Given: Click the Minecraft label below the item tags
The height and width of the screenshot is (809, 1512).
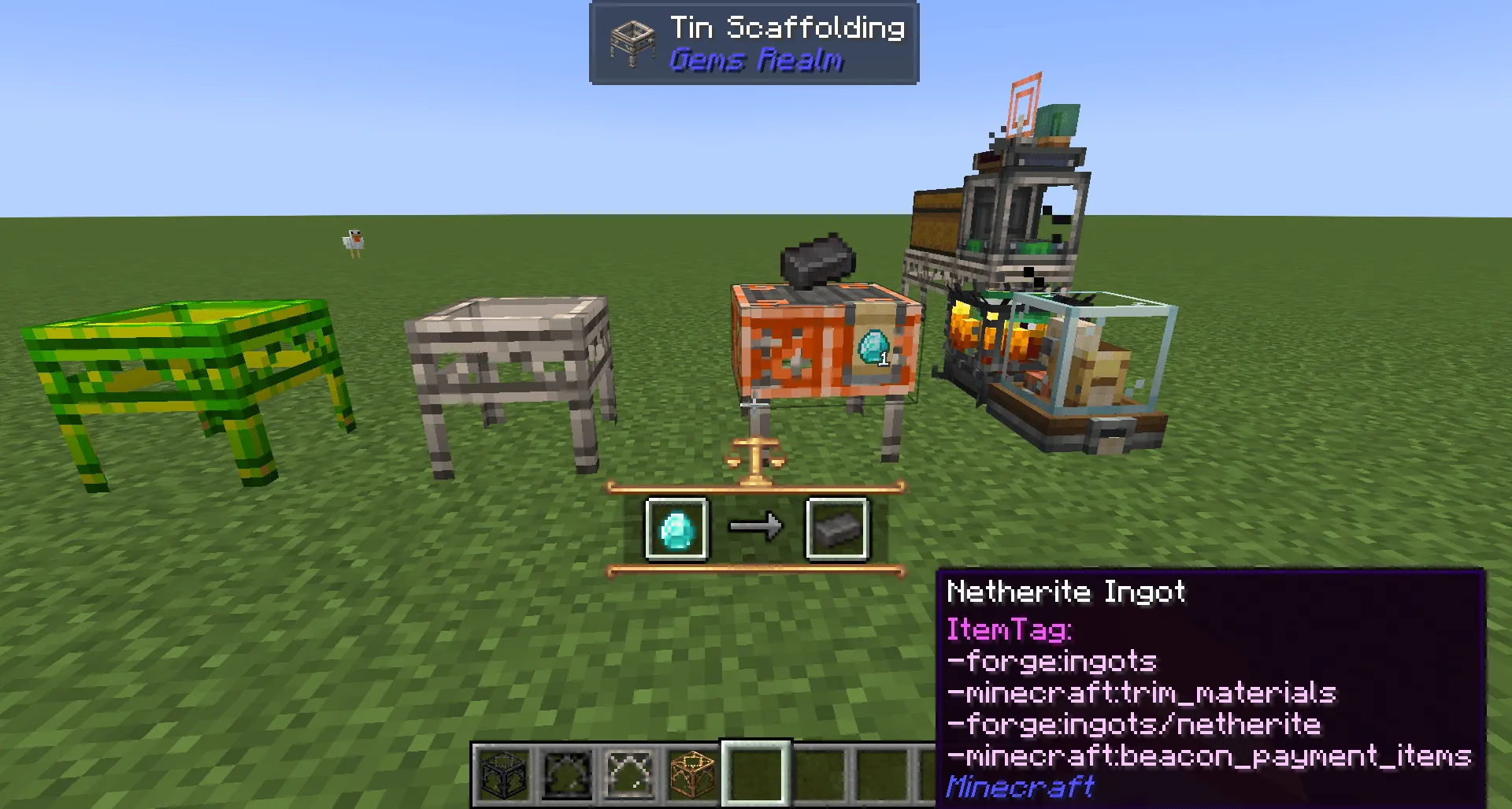Looking at the screenshot, I should (x=1020, y=785).
